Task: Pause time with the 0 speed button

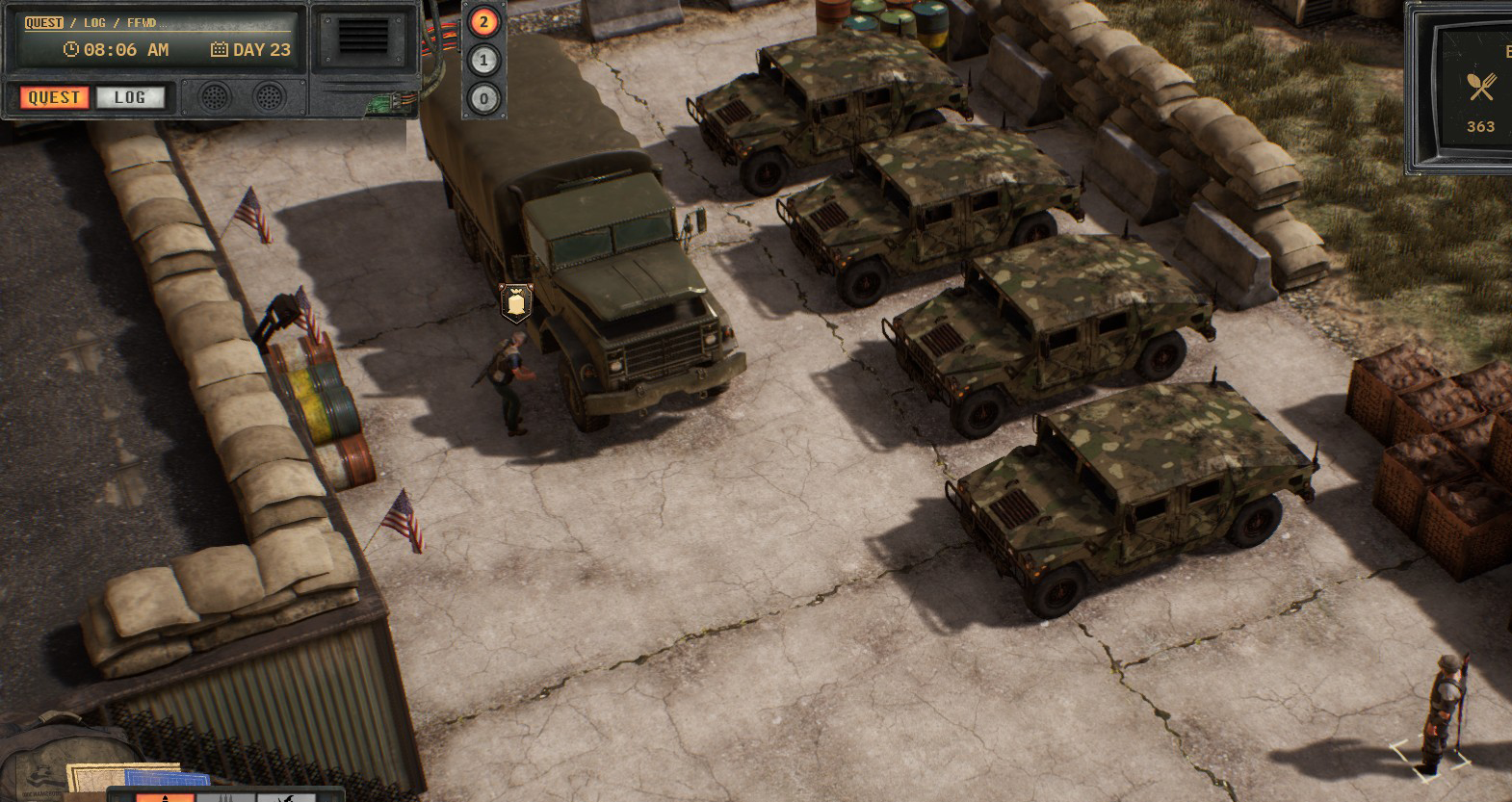Action: (483, 97)
